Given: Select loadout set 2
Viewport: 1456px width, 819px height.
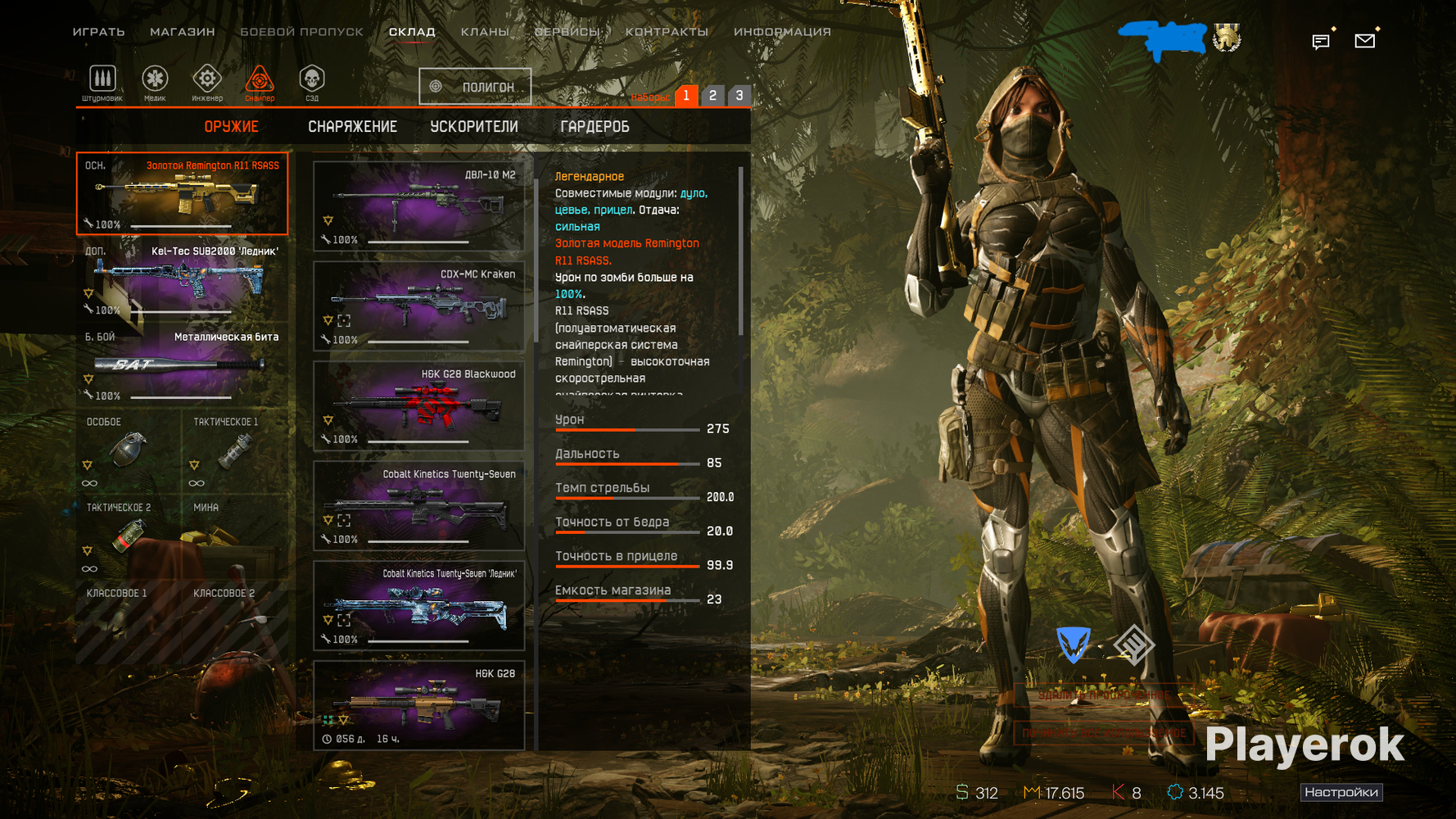Looking at the screenshot, I should [x=712, y=96].
